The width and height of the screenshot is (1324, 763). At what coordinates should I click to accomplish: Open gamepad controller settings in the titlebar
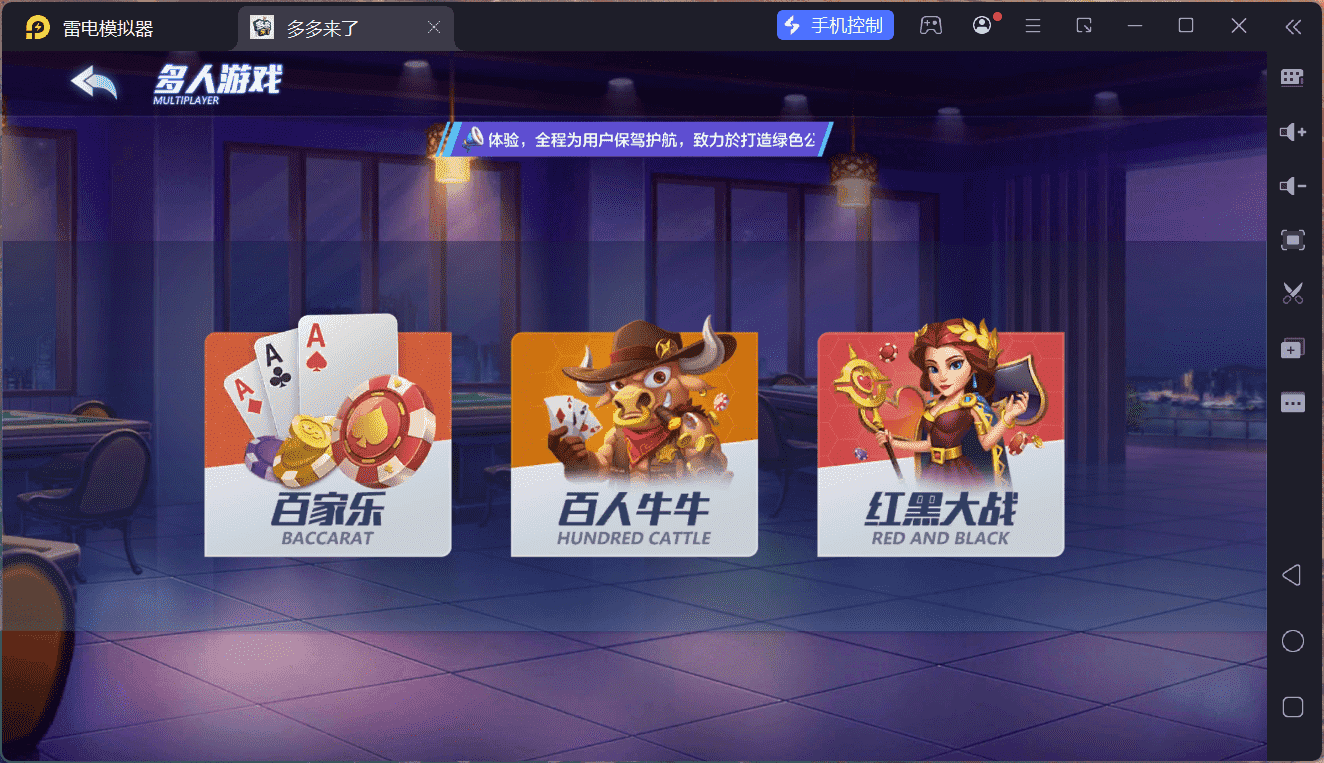[x=931, y=25]
